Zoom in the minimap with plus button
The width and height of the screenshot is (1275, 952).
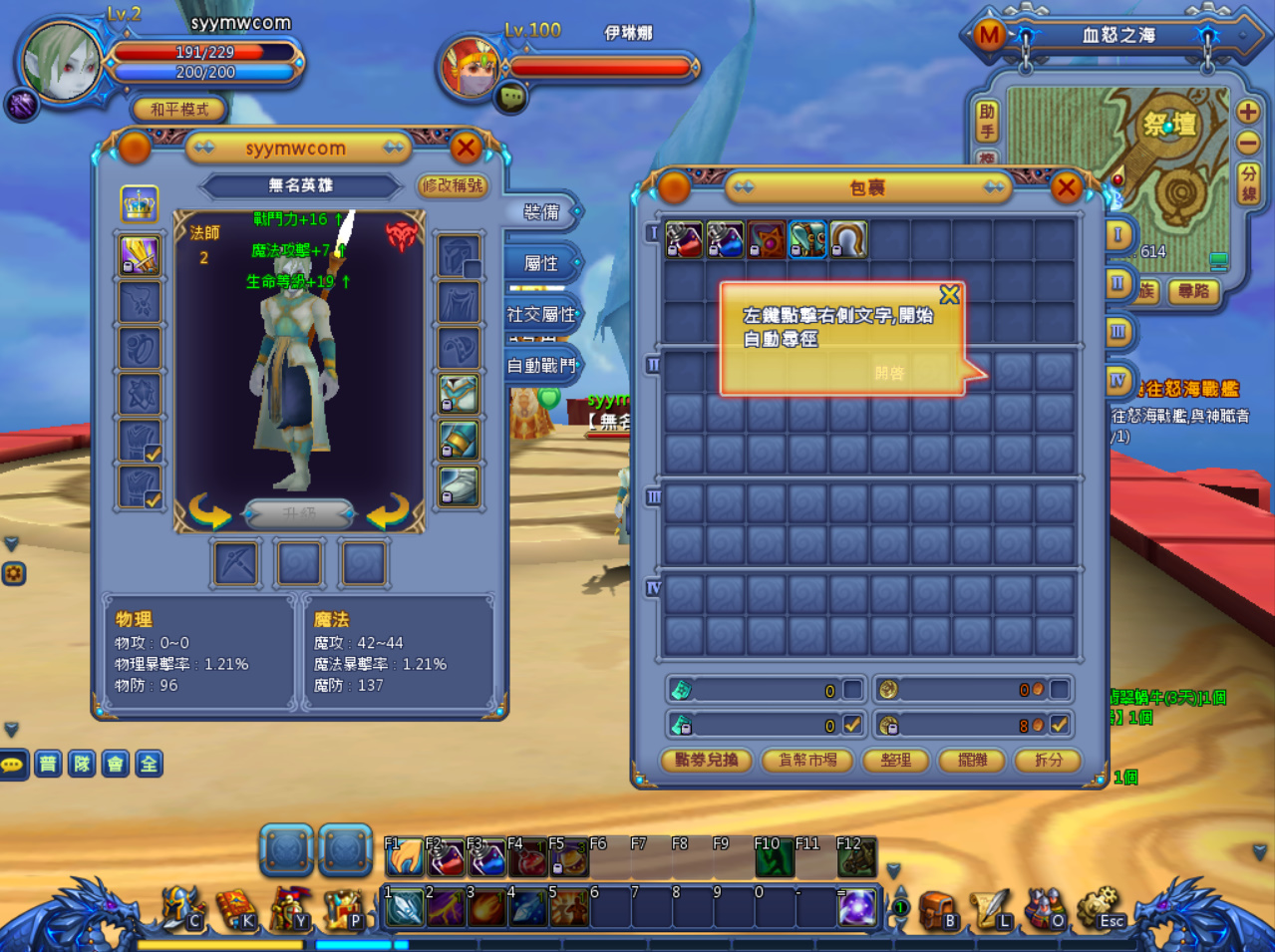click(1247, 112)
